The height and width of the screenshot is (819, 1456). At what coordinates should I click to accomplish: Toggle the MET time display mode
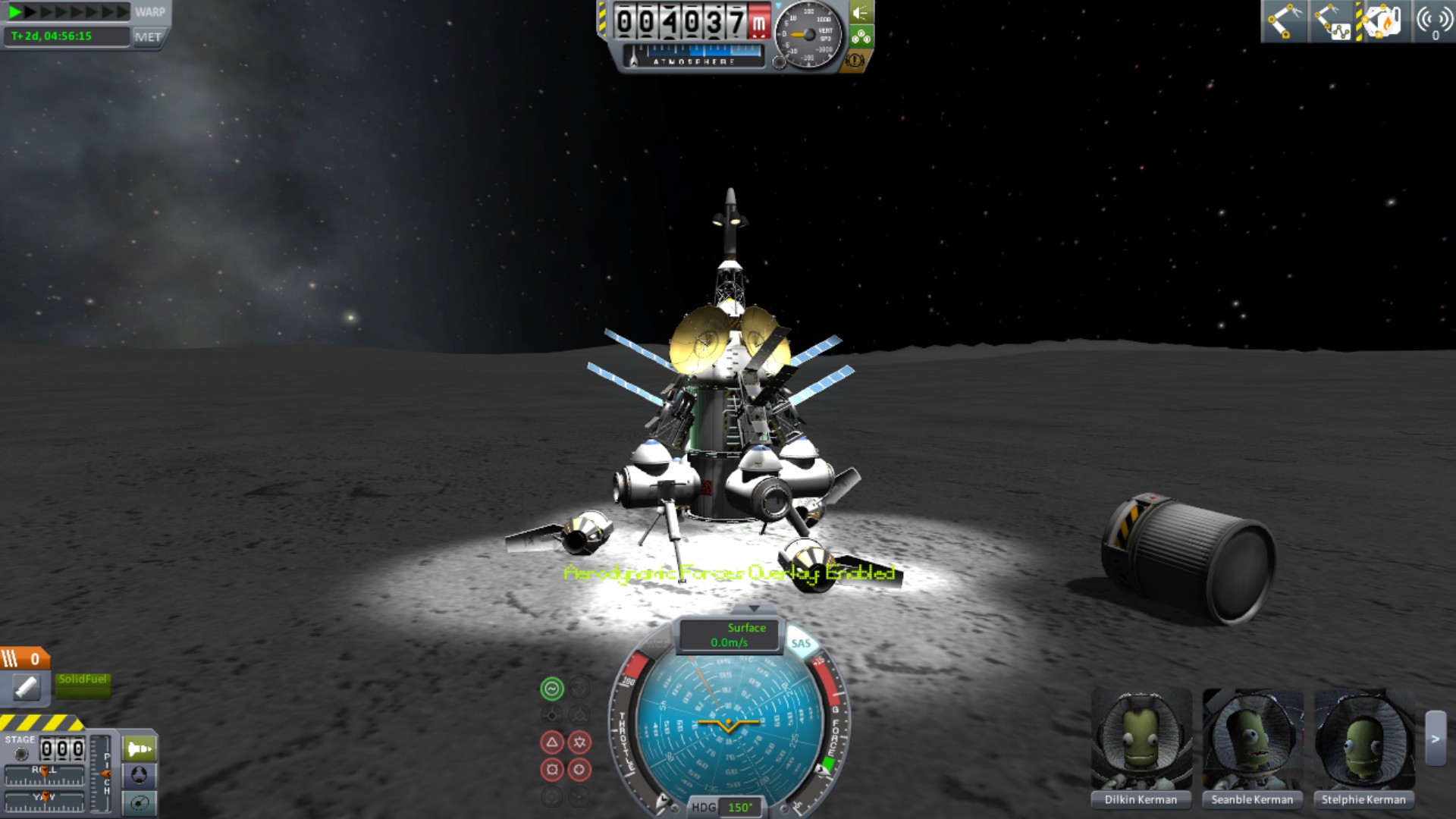tap(148, 36)
